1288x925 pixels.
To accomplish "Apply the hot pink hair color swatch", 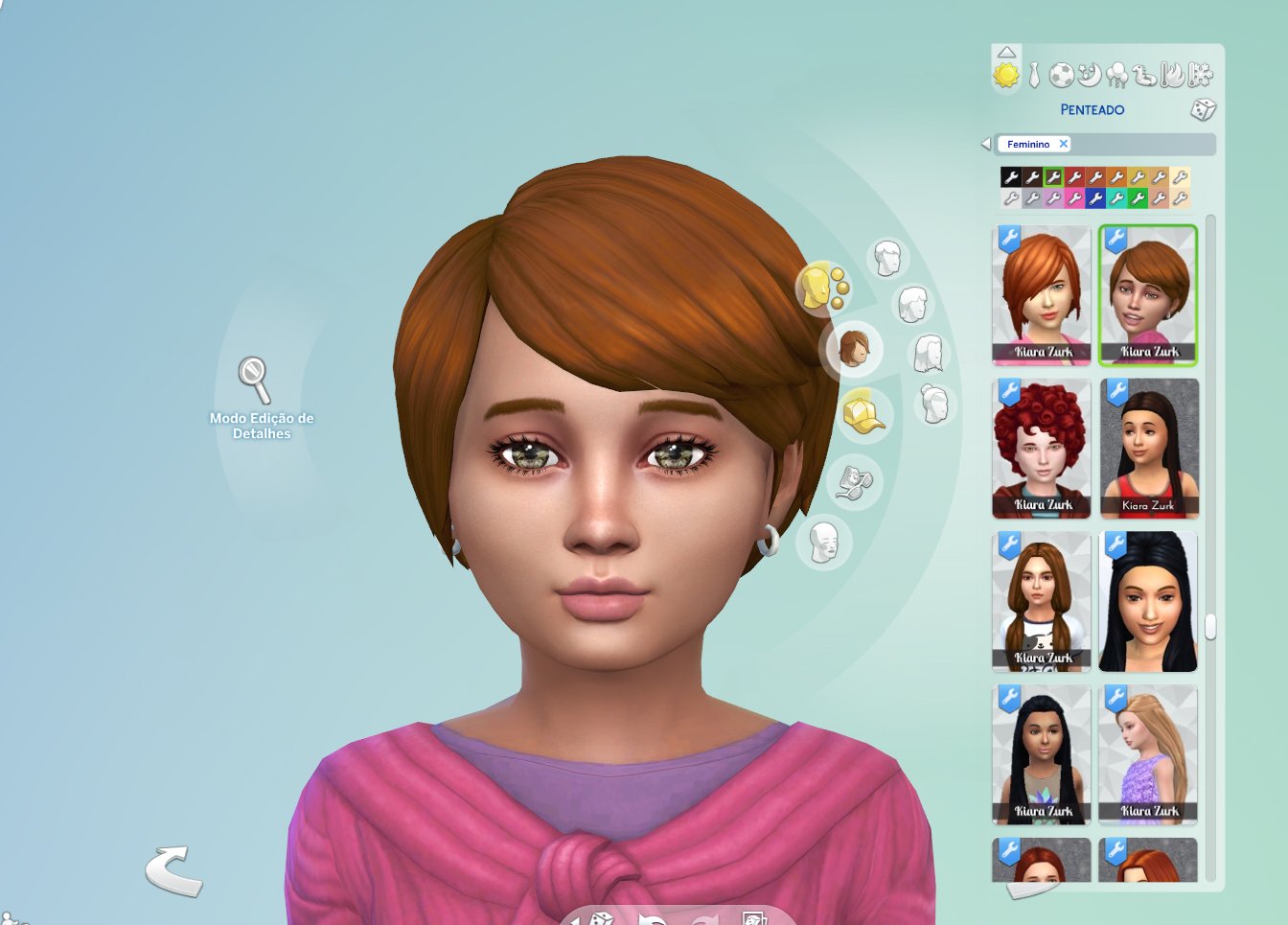I will tap(1074, 198).
